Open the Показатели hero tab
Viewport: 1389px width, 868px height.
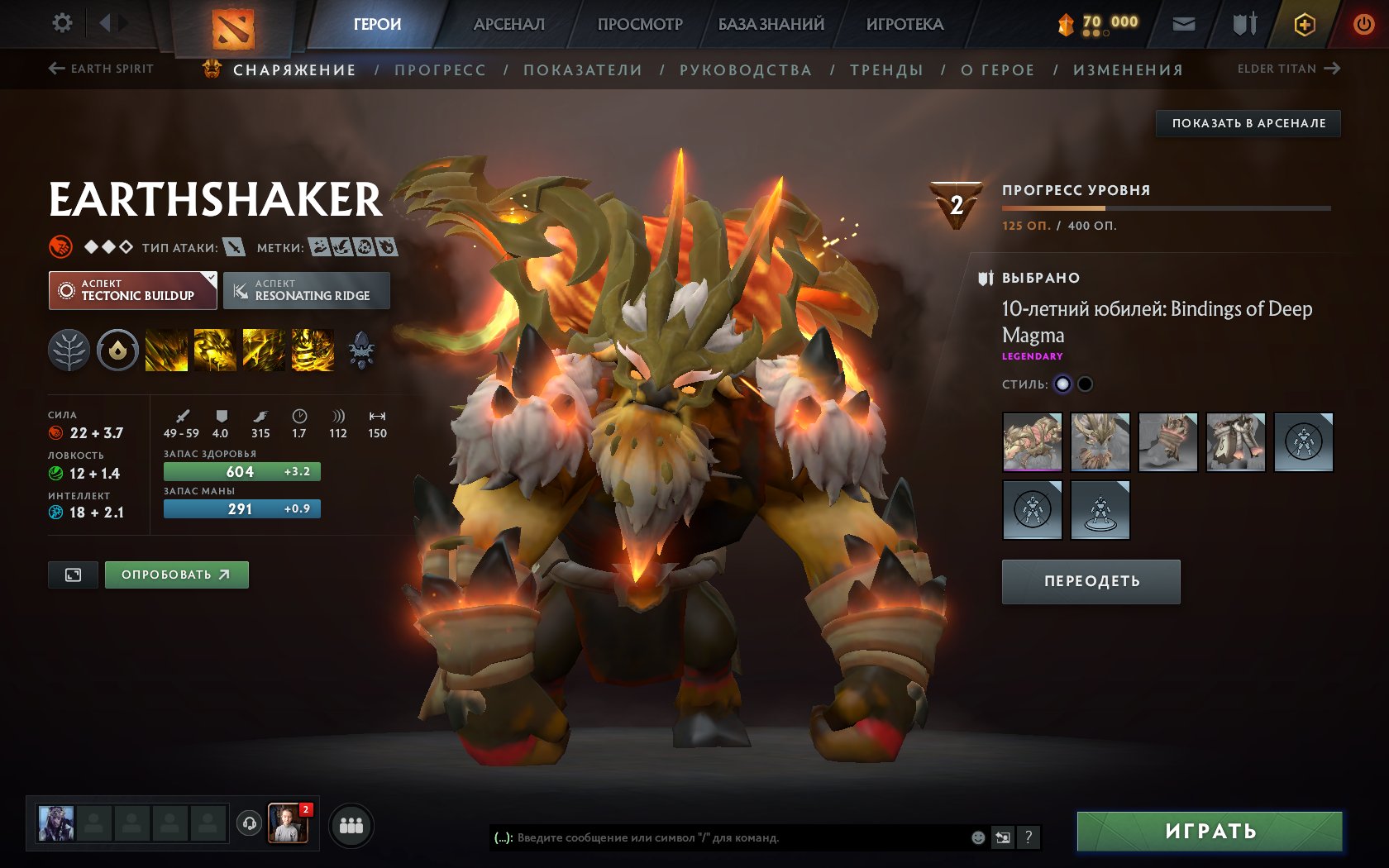coord(582,70)
